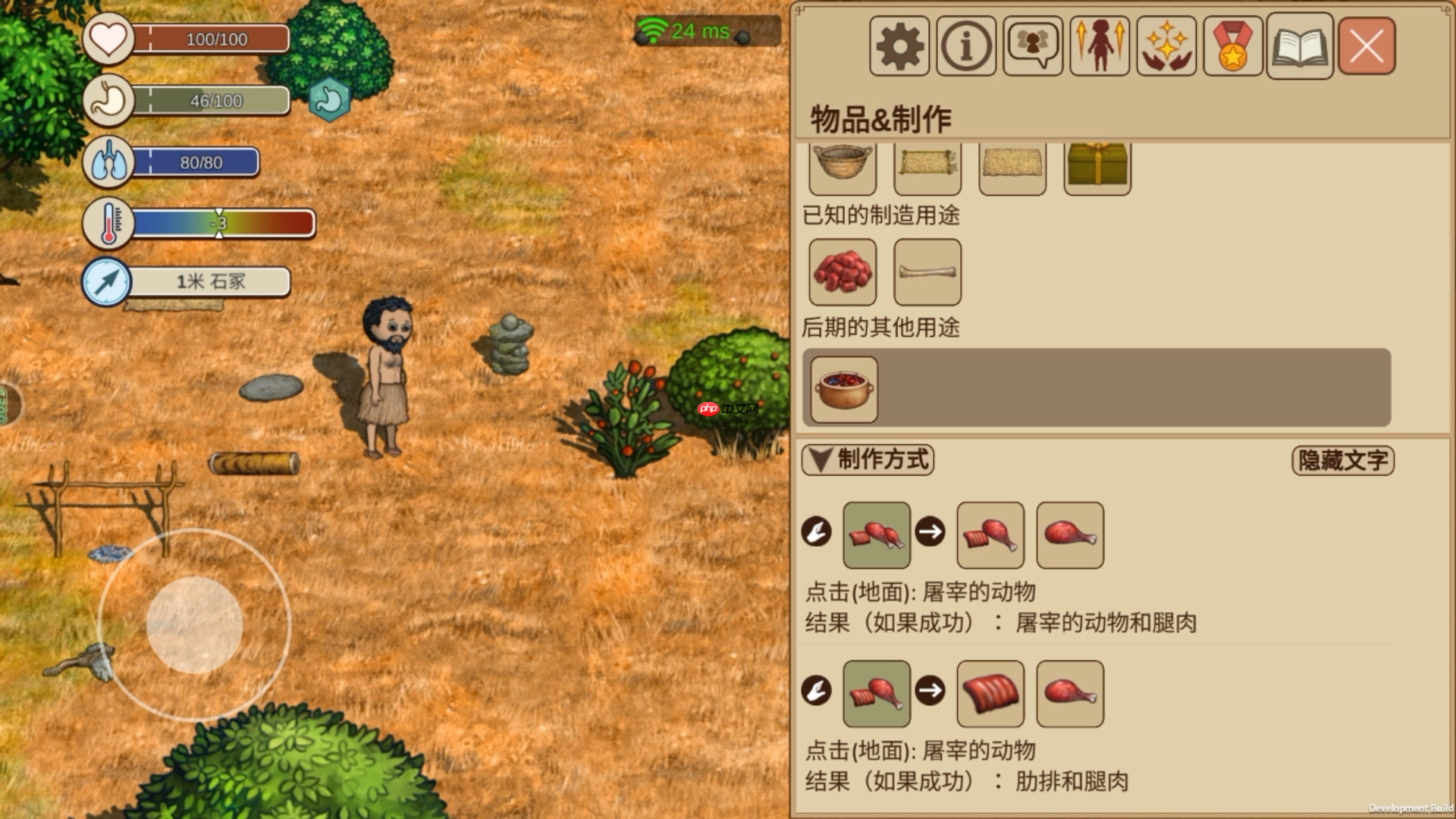Select the woven basket under 已知的制造用途
The image size is (1456, 819).
coord(842,167)
